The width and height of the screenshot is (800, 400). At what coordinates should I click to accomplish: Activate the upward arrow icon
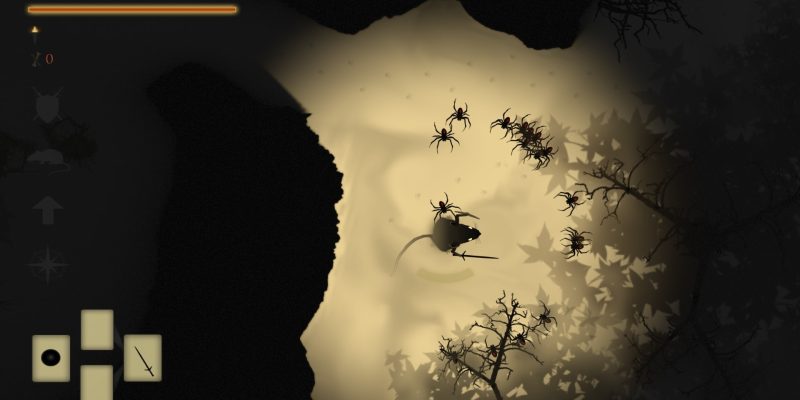click(47, 212)
